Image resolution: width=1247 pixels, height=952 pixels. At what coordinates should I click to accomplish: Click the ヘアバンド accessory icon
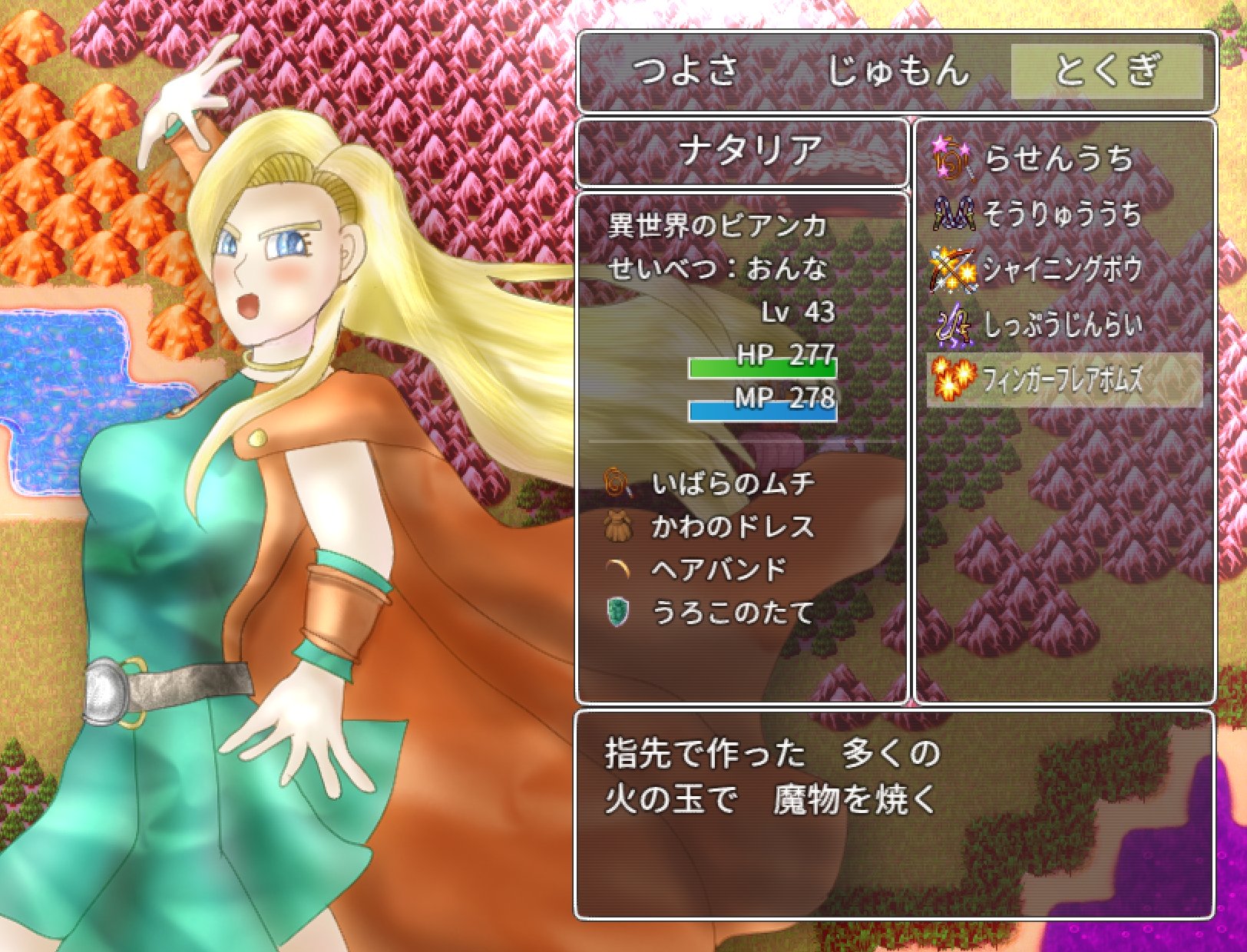(x=620, y=567)
